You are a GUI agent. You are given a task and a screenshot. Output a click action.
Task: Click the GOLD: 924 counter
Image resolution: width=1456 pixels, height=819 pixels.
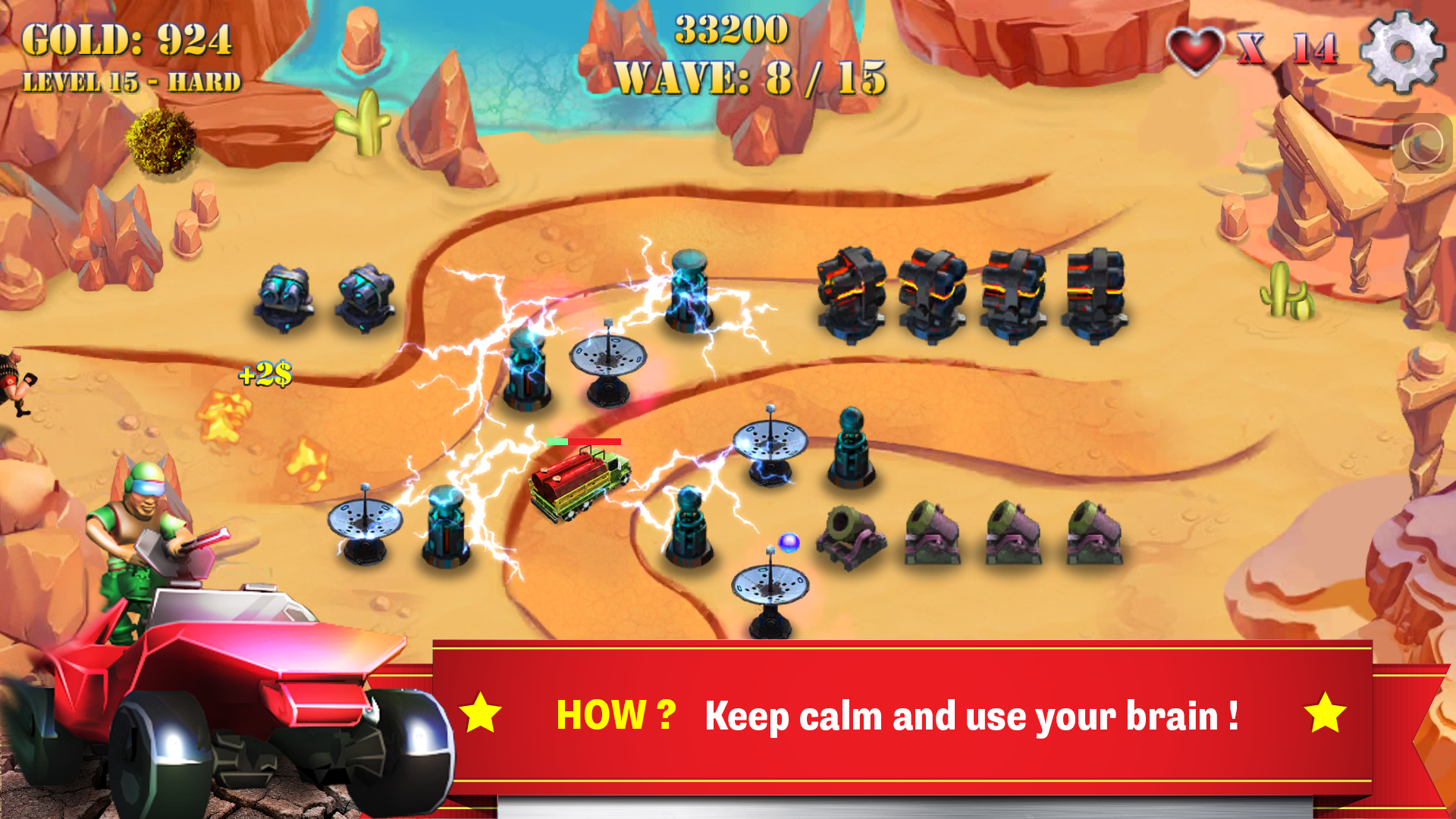[129, 39]
